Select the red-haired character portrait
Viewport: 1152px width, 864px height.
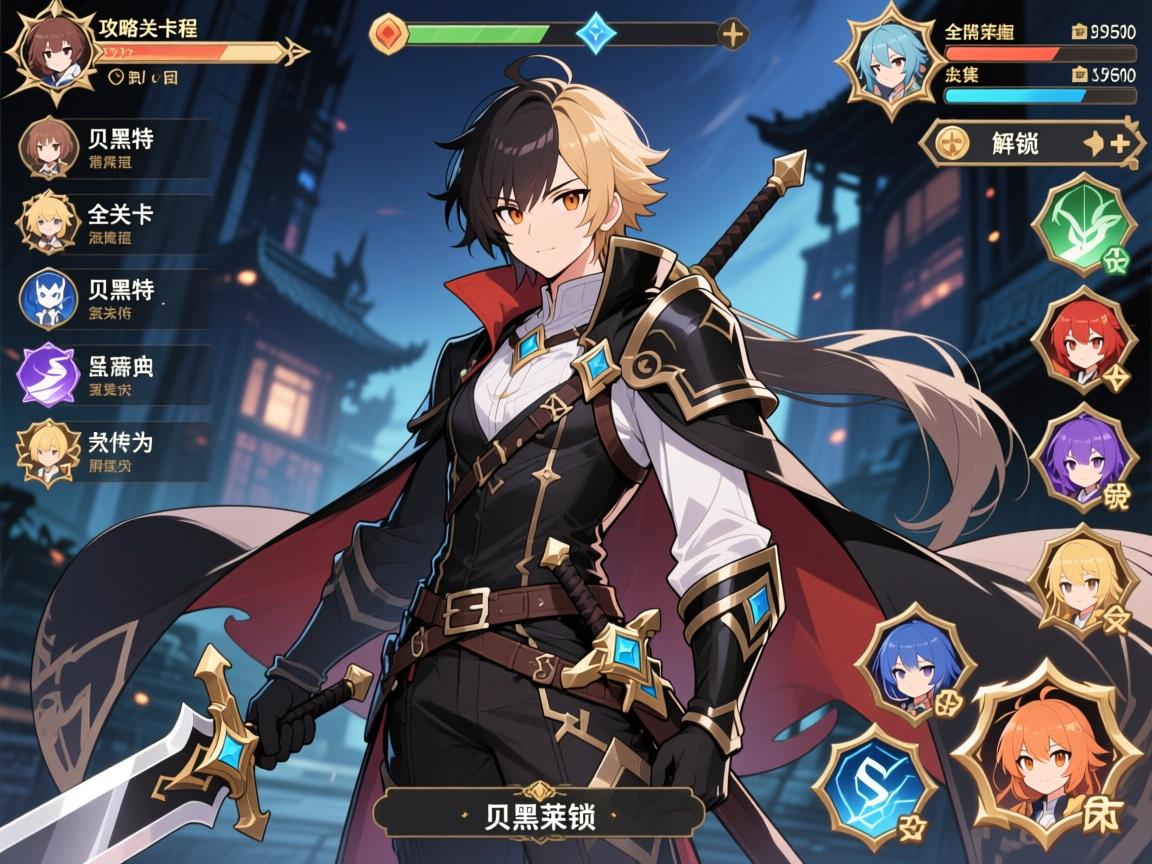click(x=1083, y=340)
